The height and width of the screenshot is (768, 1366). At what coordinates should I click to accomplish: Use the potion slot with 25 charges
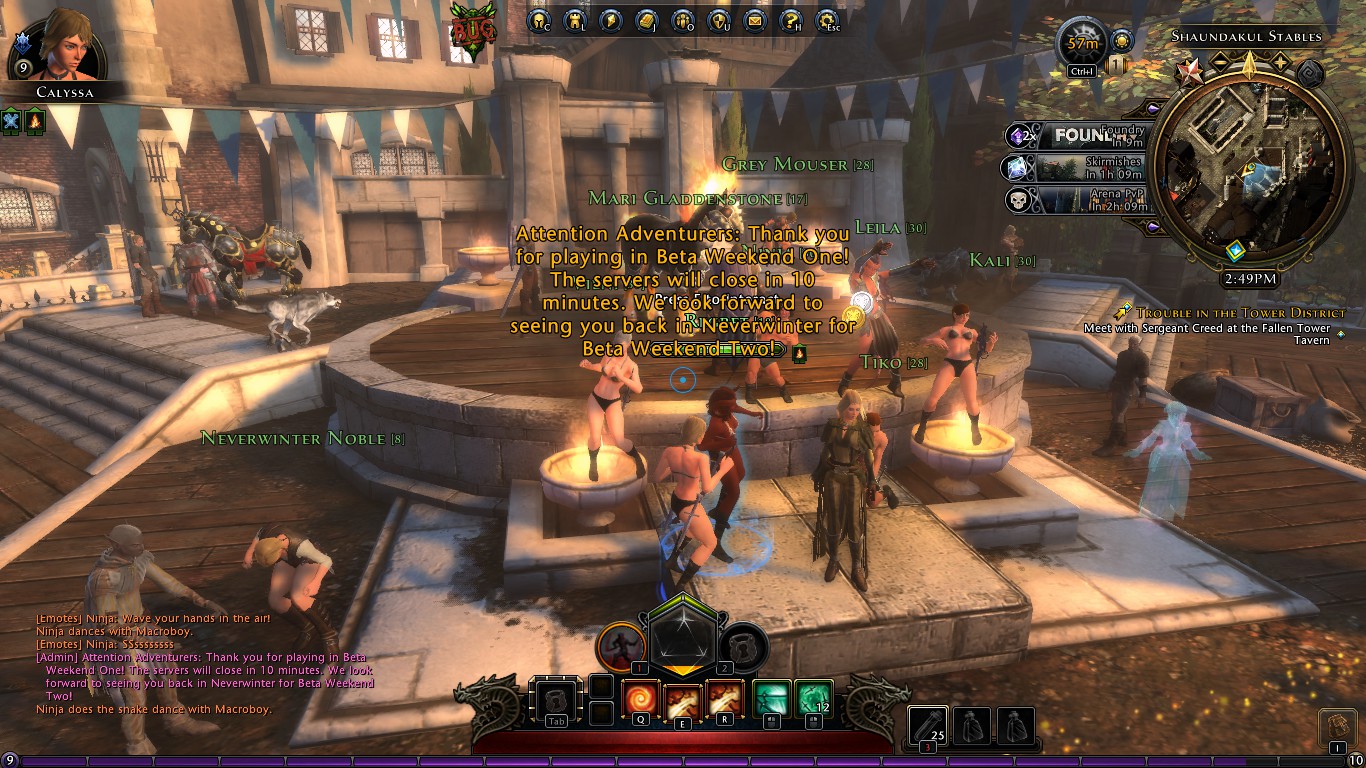(929, 726)
